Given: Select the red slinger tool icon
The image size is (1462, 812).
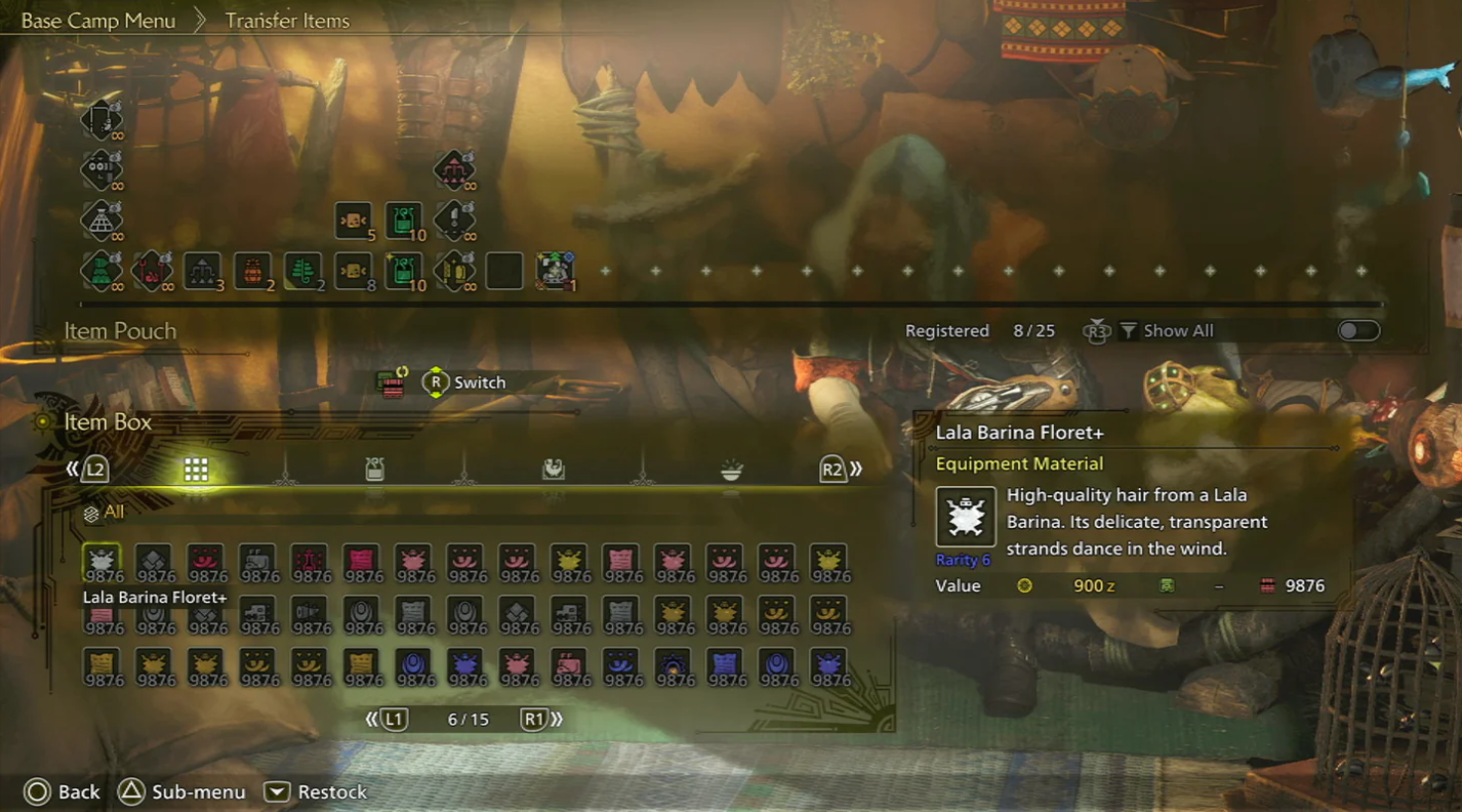Looking at the screenshot, I should coord(152,270).
